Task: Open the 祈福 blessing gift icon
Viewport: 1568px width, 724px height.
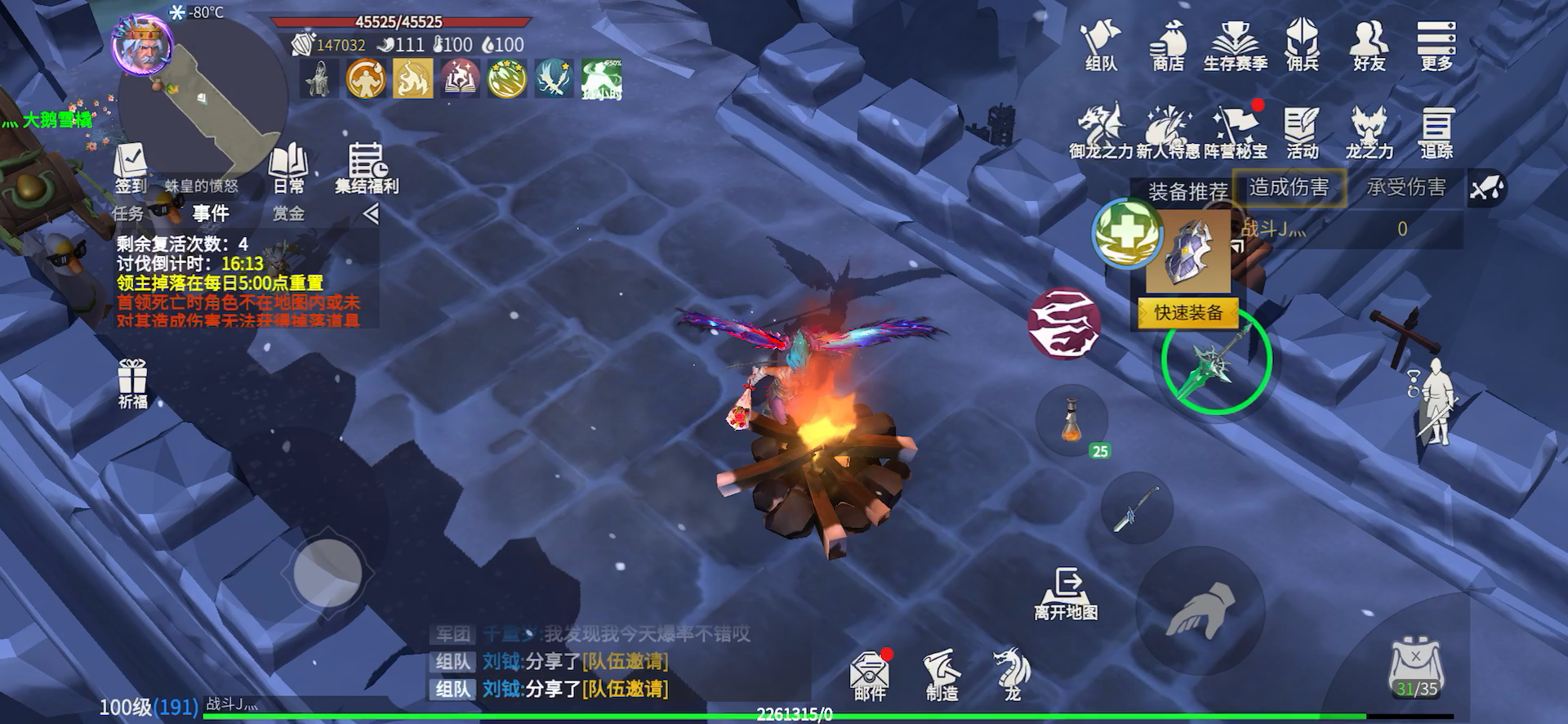Action: tap(132, 384)
